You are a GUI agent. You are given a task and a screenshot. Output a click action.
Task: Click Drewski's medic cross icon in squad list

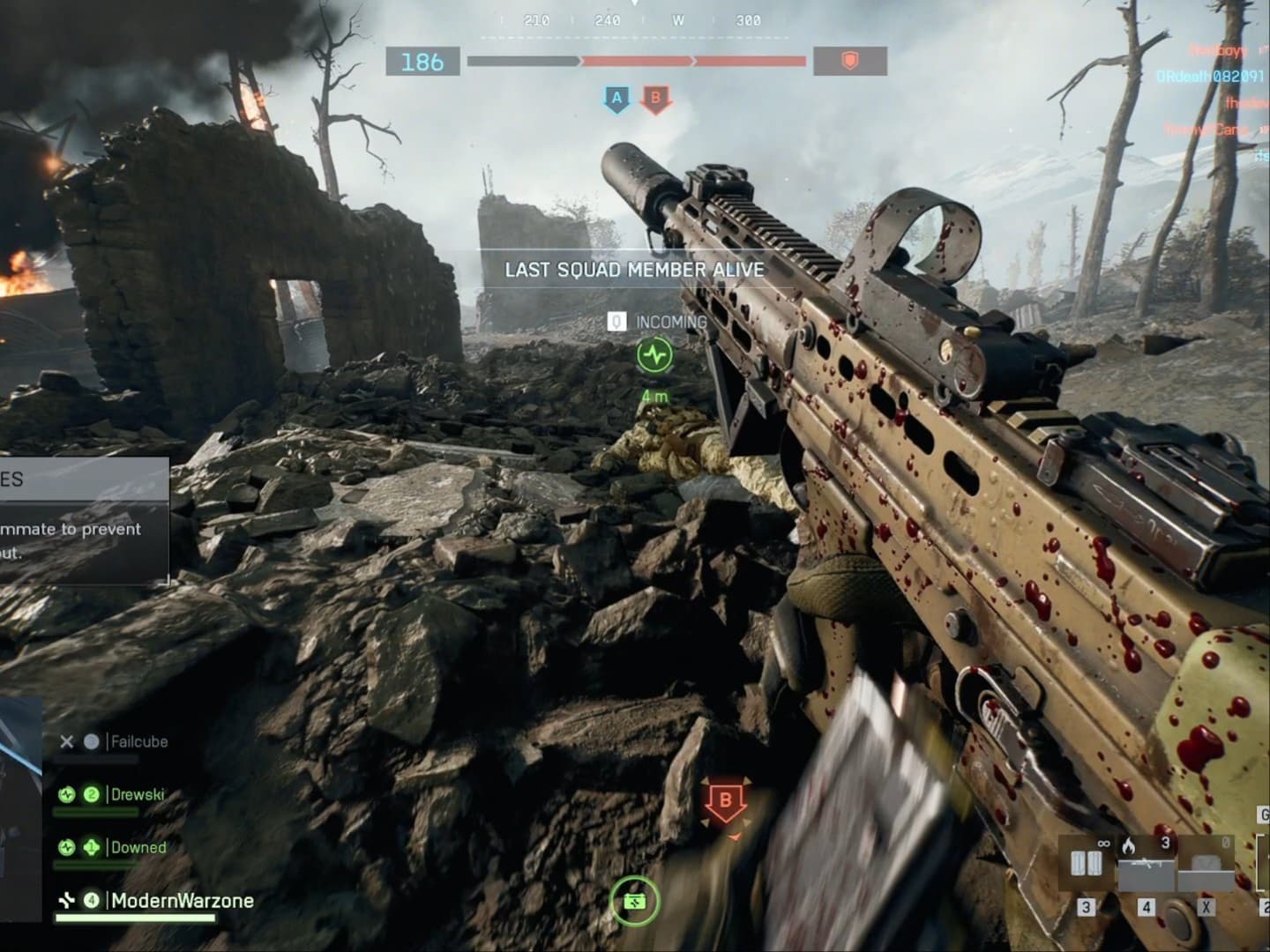(67, 794)
